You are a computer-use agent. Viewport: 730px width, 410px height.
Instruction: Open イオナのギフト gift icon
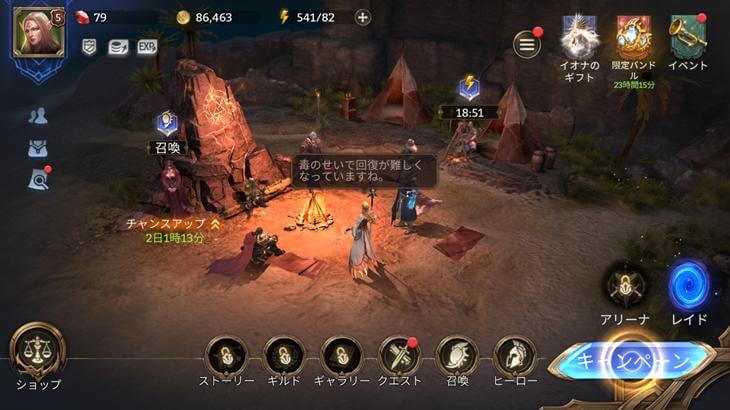pos(579,38)
